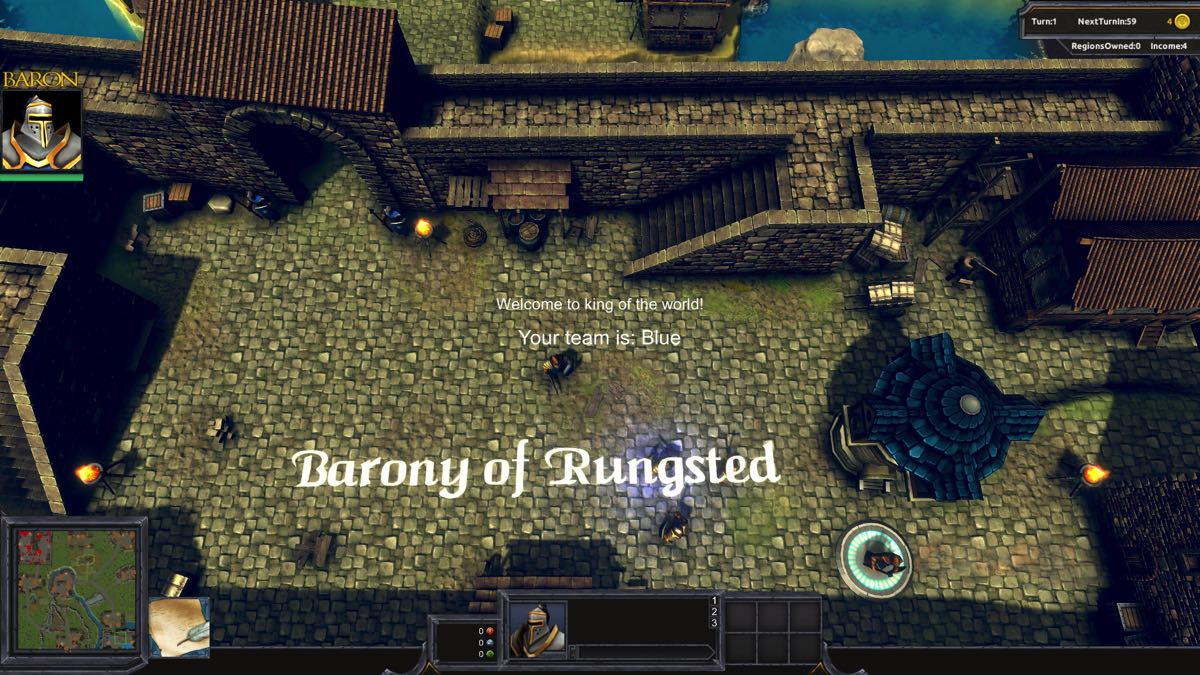
Task: Select the unit on the glowing circle
Action: tap(876, 558)
